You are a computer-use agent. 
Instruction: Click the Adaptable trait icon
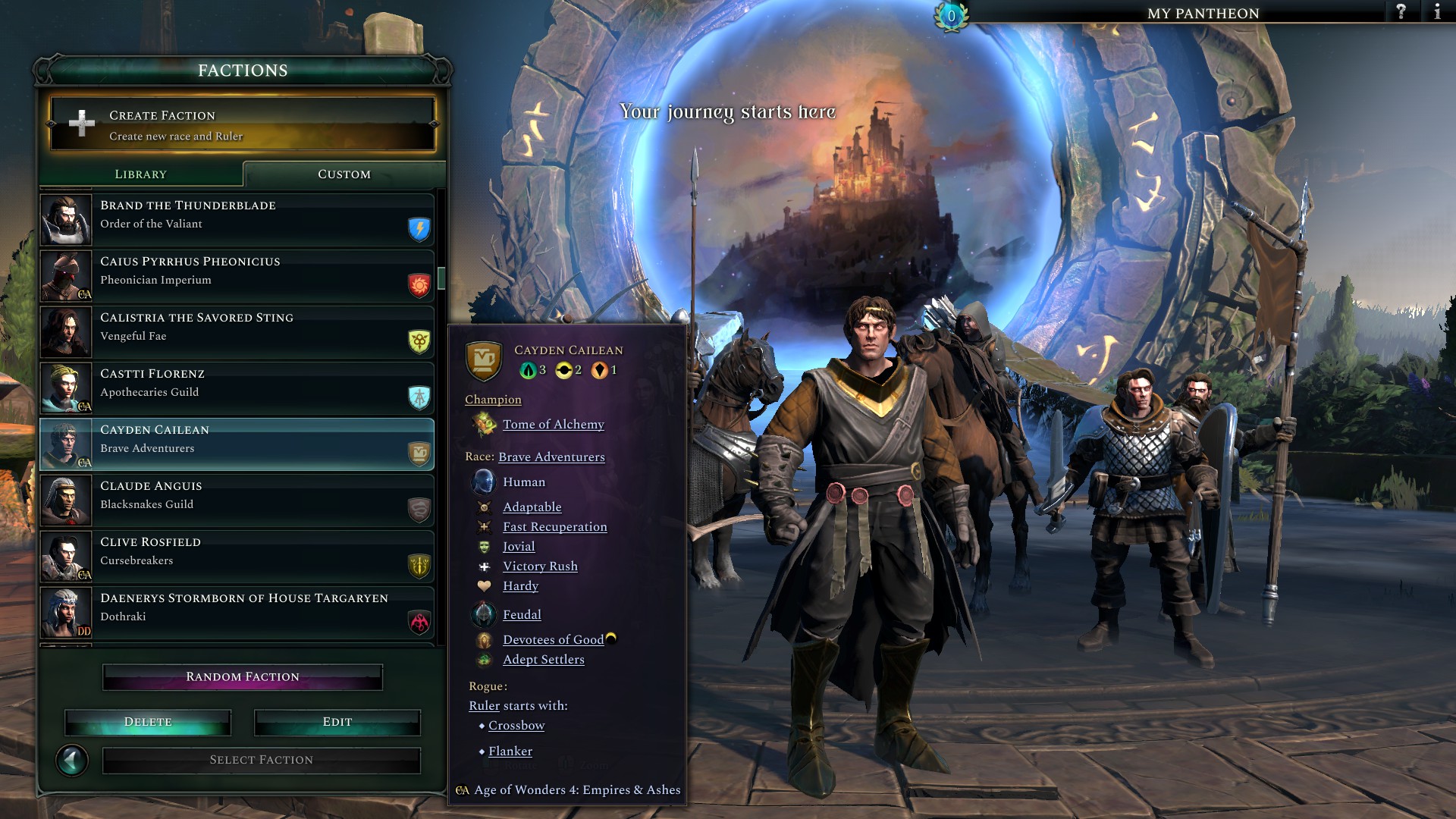484,507
